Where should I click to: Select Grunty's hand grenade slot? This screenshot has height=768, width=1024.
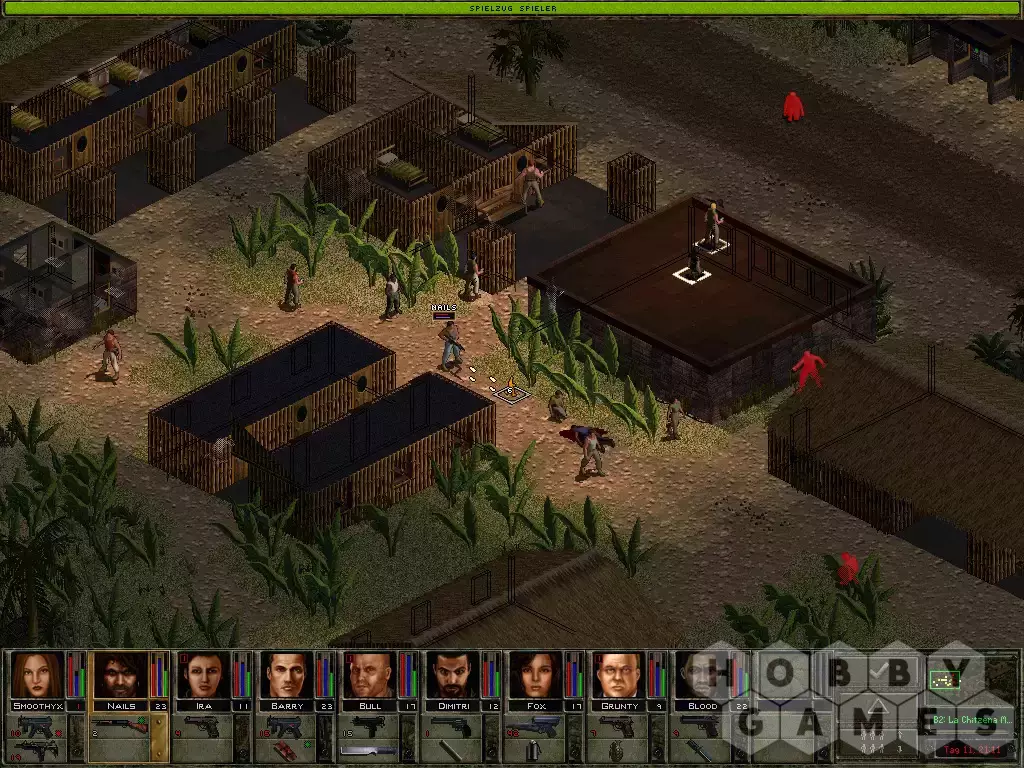618,750
